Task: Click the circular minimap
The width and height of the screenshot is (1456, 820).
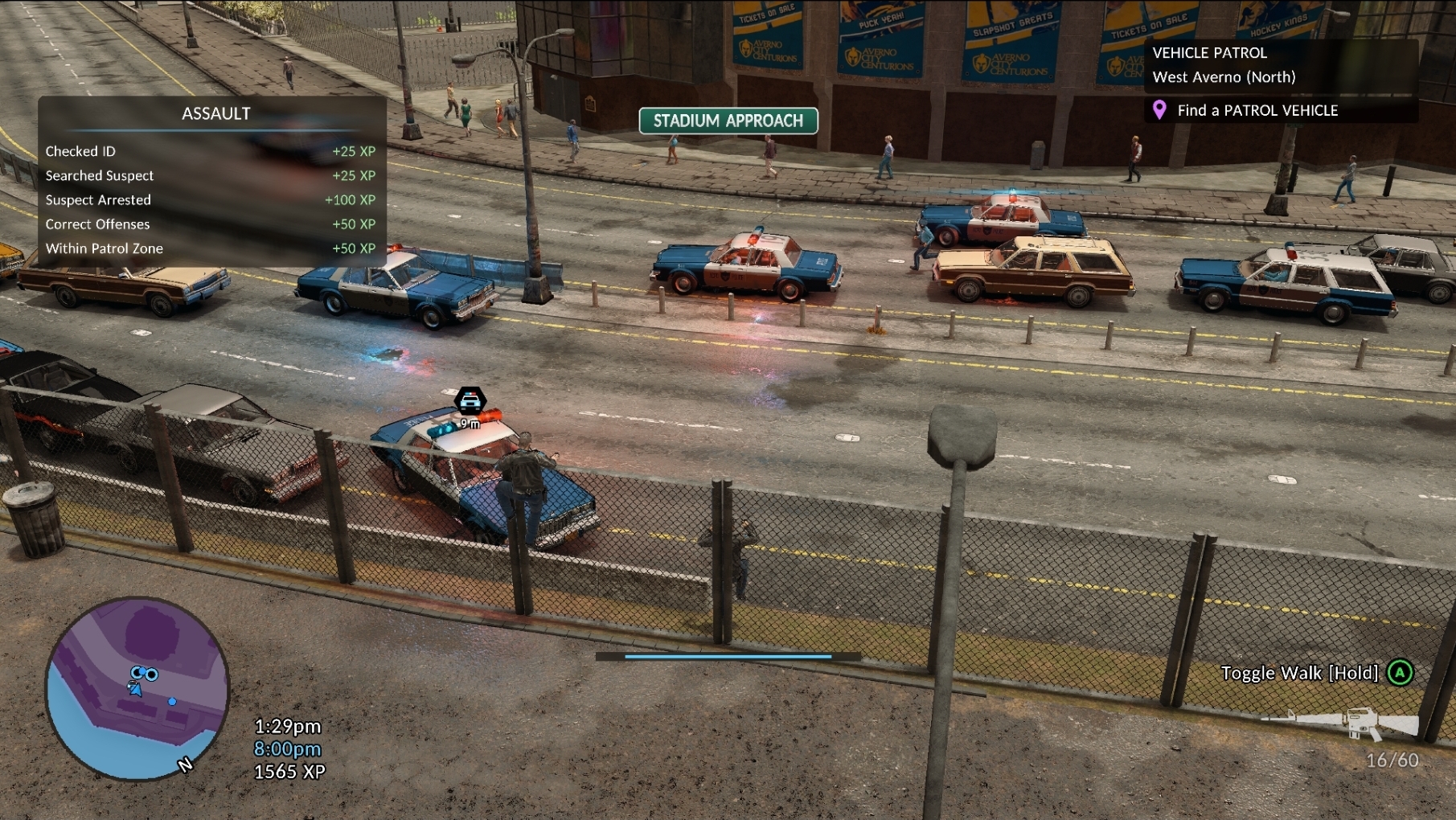Action: click(x=137, y=689)
